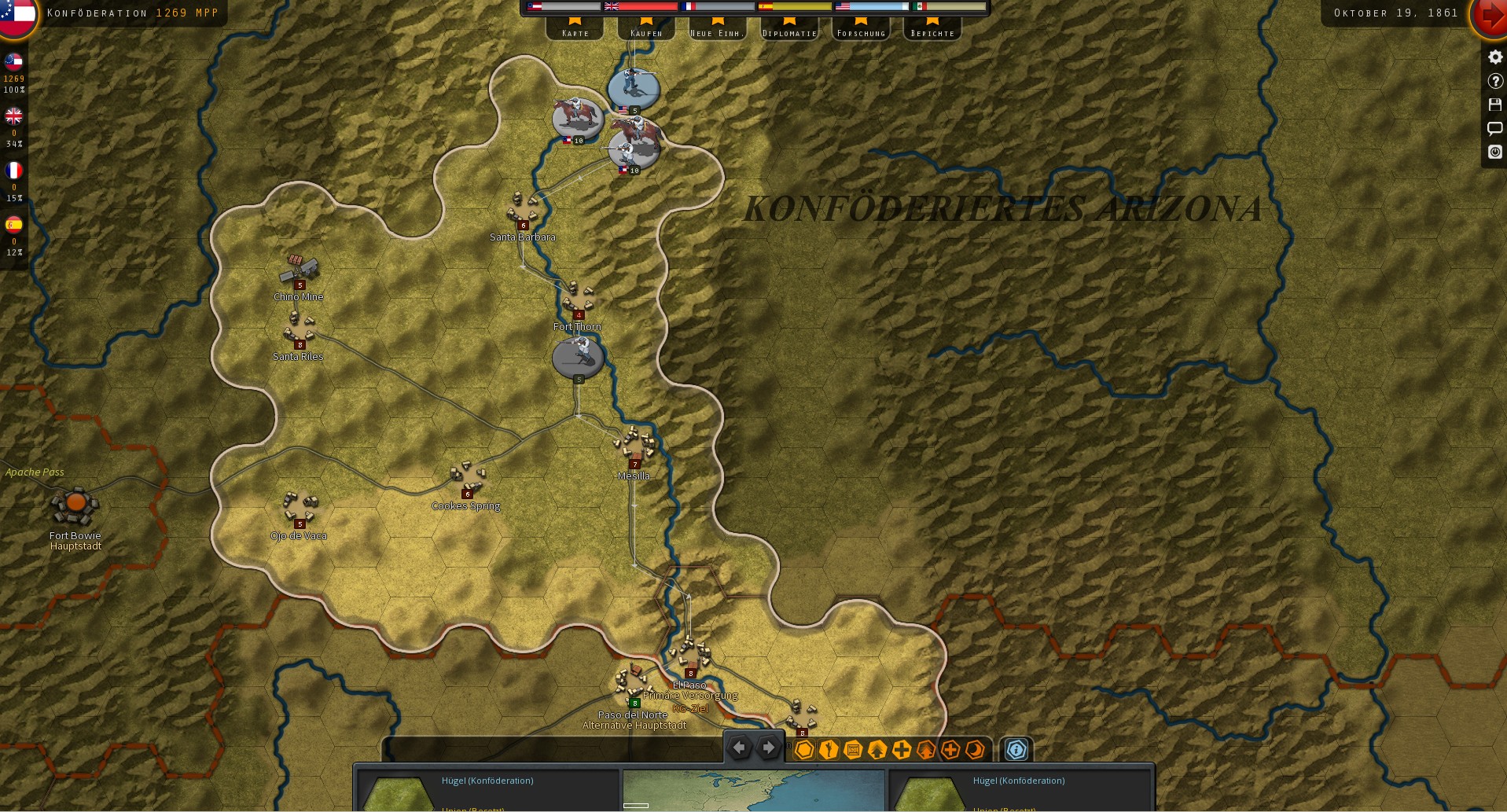Click the next-unit arrow button

[767, 748]
